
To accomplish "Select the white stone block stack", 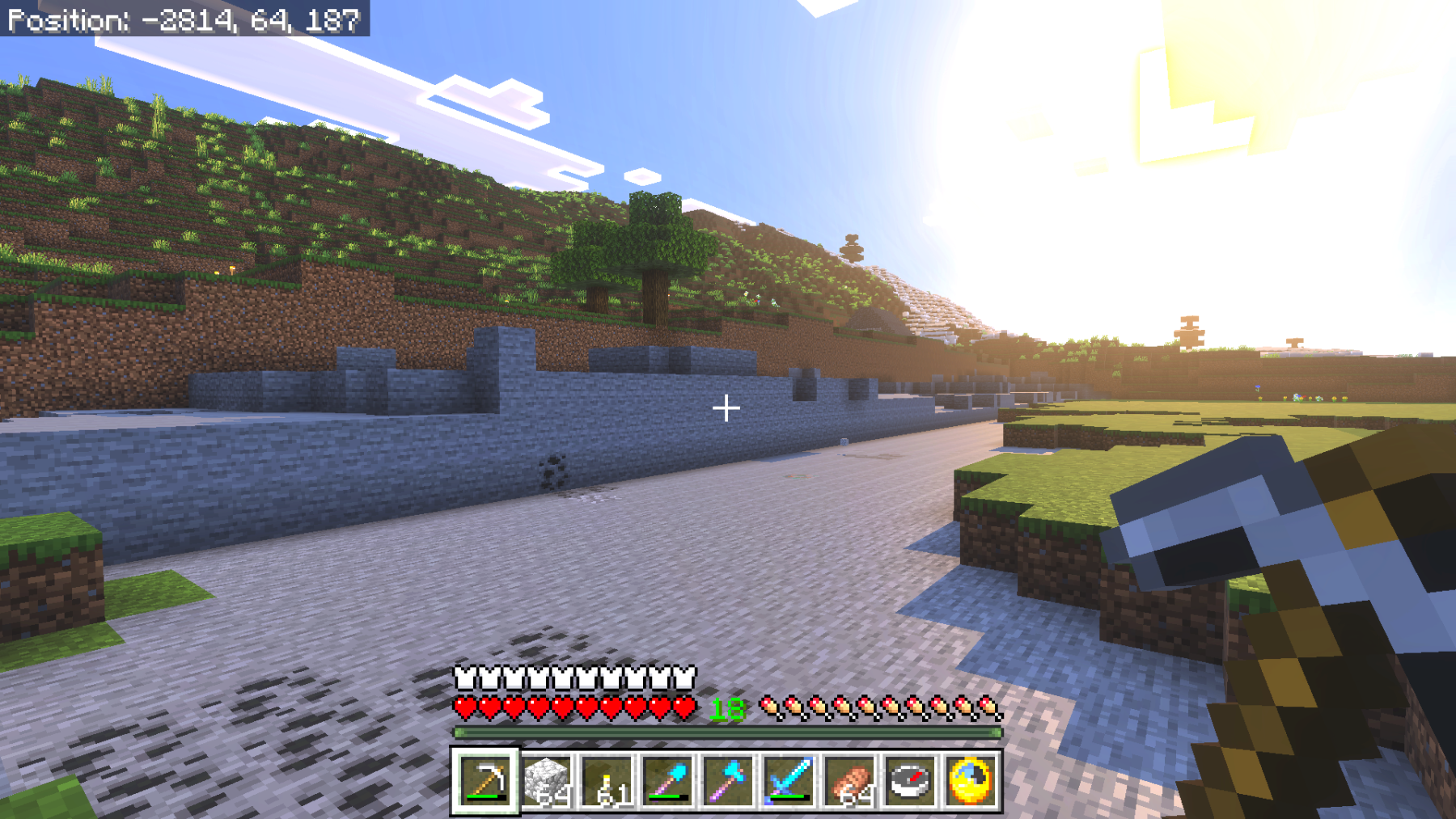I will tap(547, 781).
